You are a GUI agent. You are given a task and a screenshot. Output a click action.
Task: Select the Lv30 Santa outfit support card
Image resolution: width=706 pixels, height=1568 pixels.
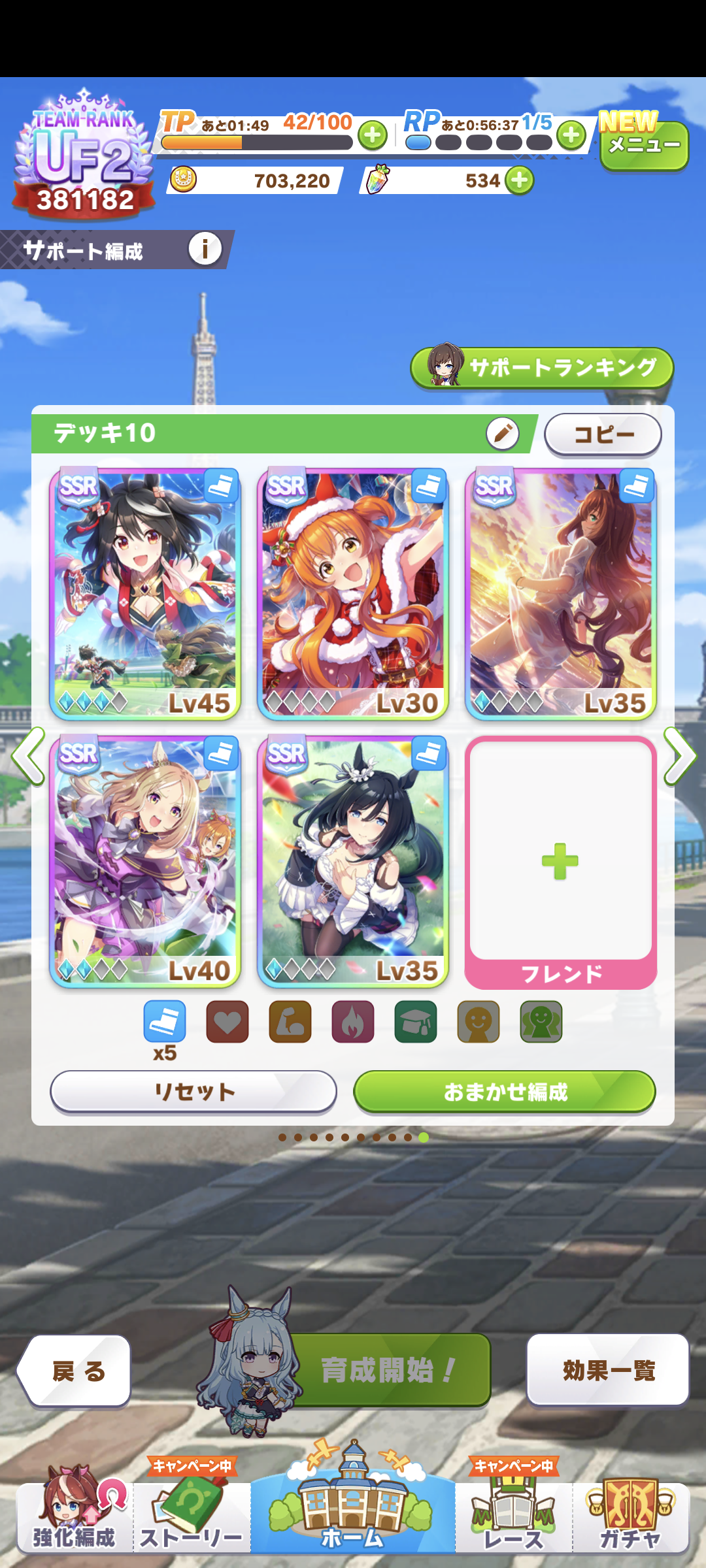point(353,594)
